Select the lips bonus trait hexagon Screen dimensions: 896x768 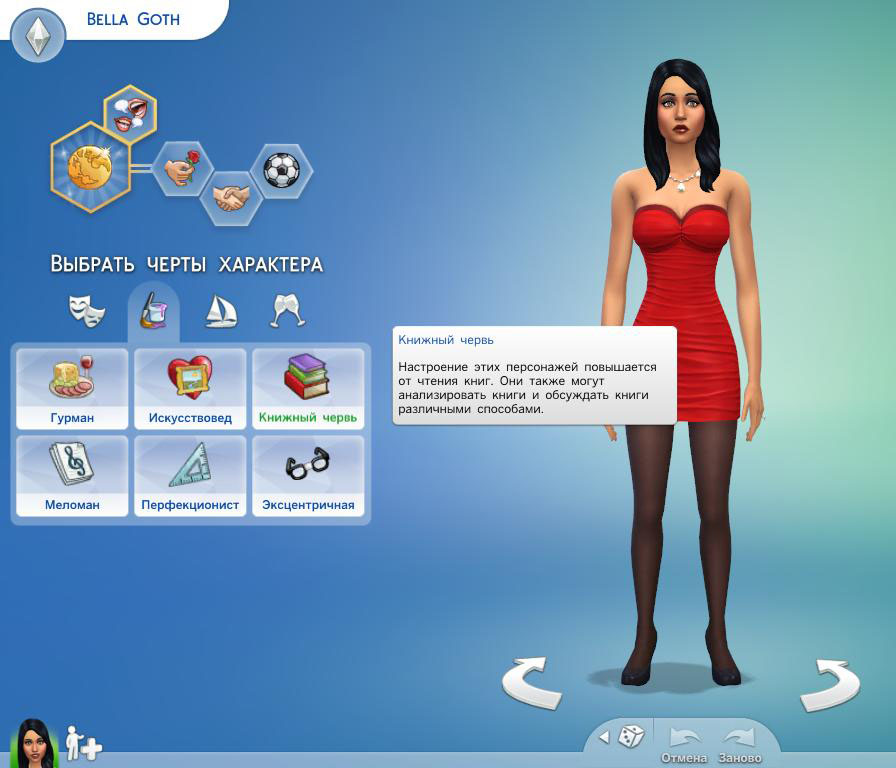131,112
